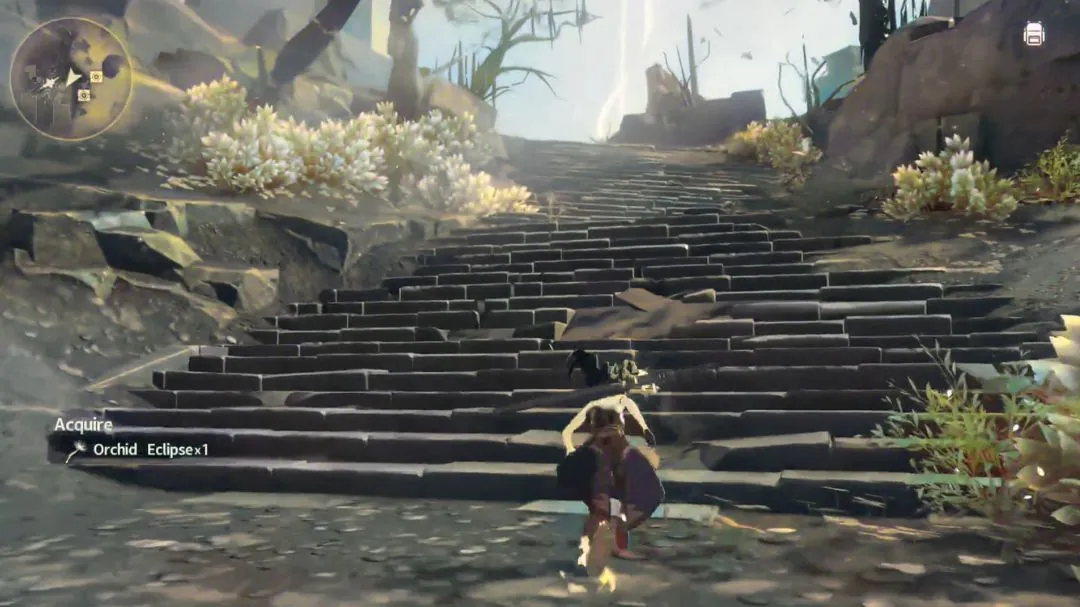The width and height of the screenshot is (1080, 607).
Task: Open the circular minimap
Action: (71, 78)
